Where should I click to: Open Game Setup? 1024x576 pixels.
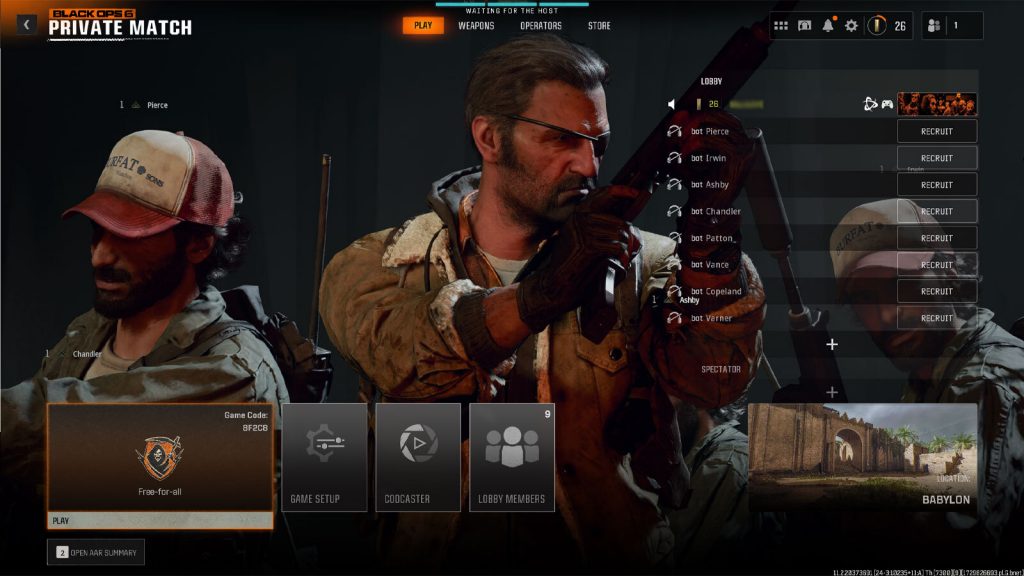tap(324, 457)
